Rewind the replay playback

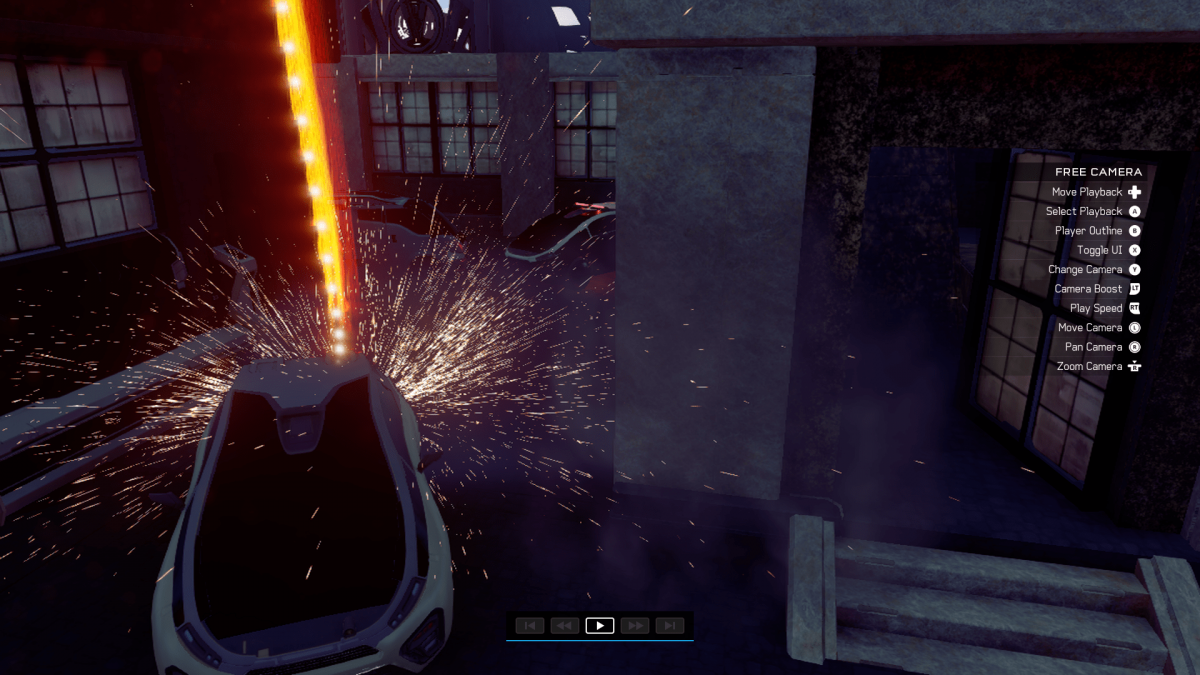pyautogui.click(x=564, y=625)
